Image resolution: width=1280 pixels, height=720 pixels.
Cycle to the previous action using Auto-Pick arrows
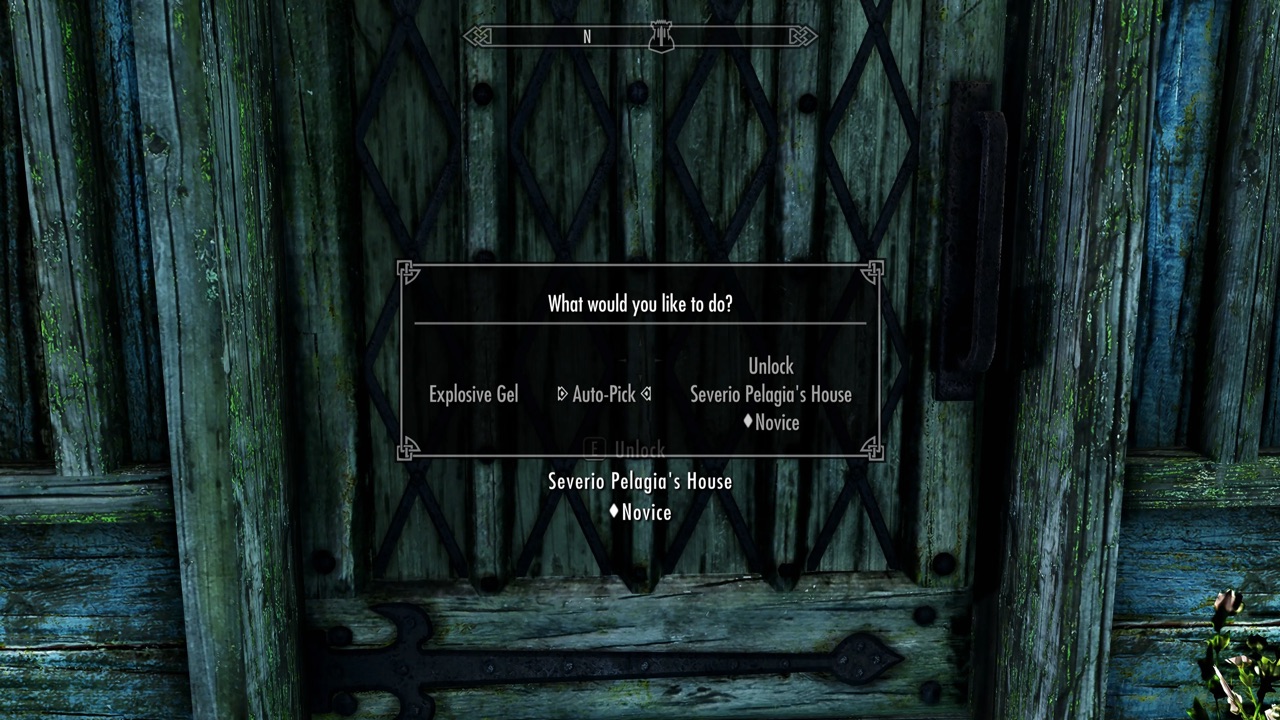[562, 394]
